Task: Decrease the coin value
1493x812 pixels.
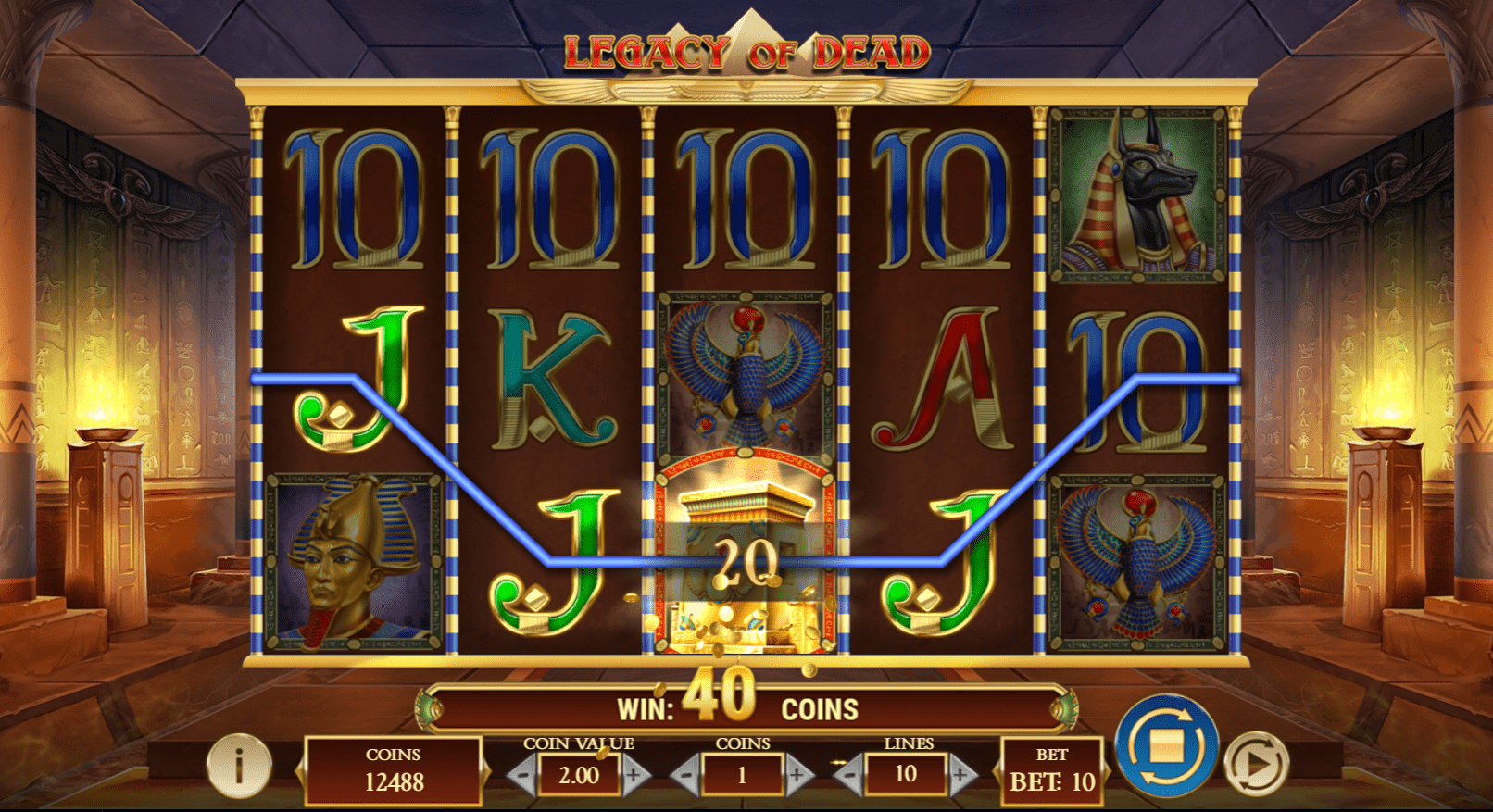Action: click(522, 775)
